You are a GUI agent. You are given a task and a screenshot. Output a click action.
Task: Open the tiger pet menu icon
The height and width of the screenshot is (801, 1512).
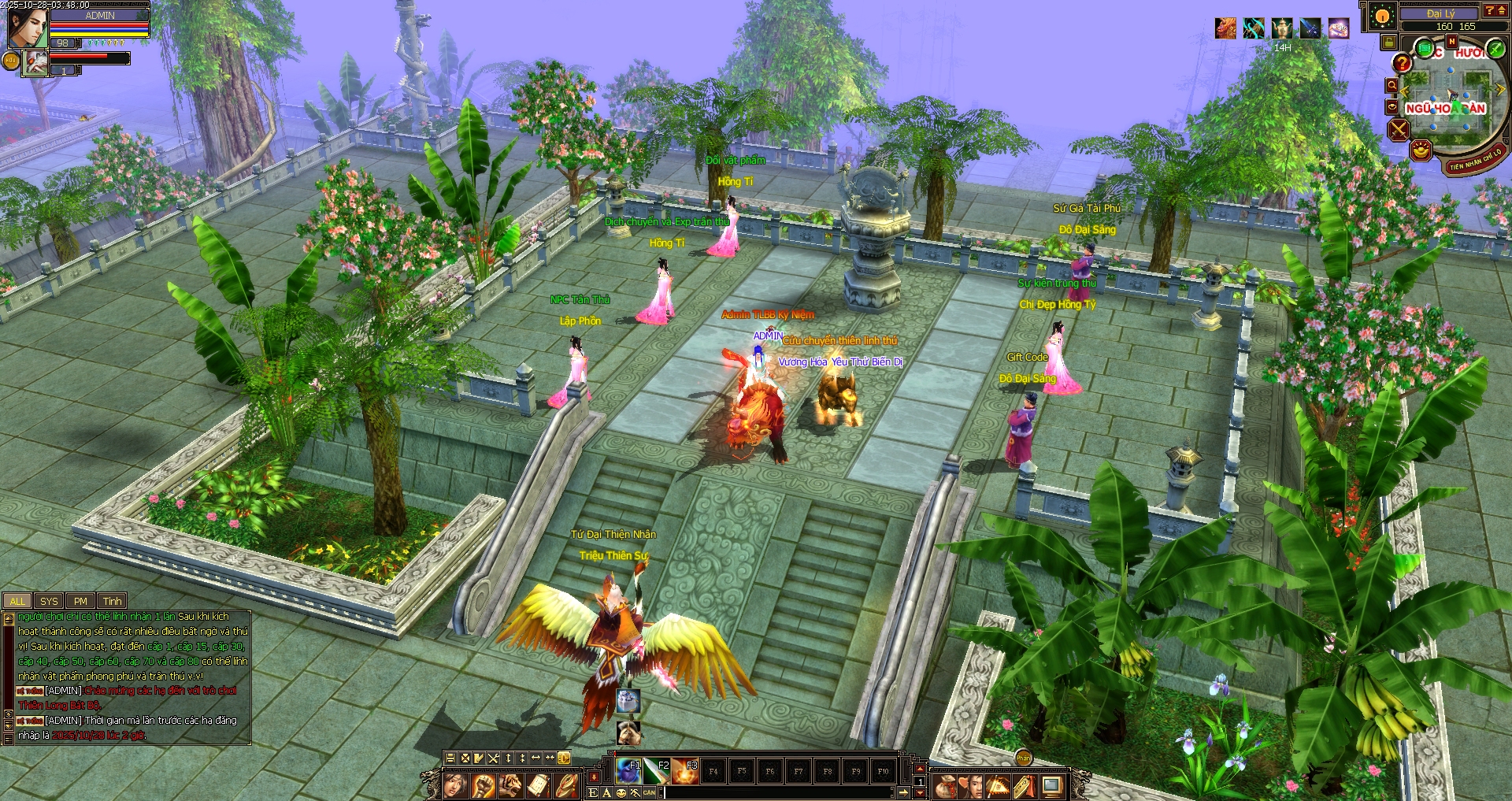pos(511,785)
